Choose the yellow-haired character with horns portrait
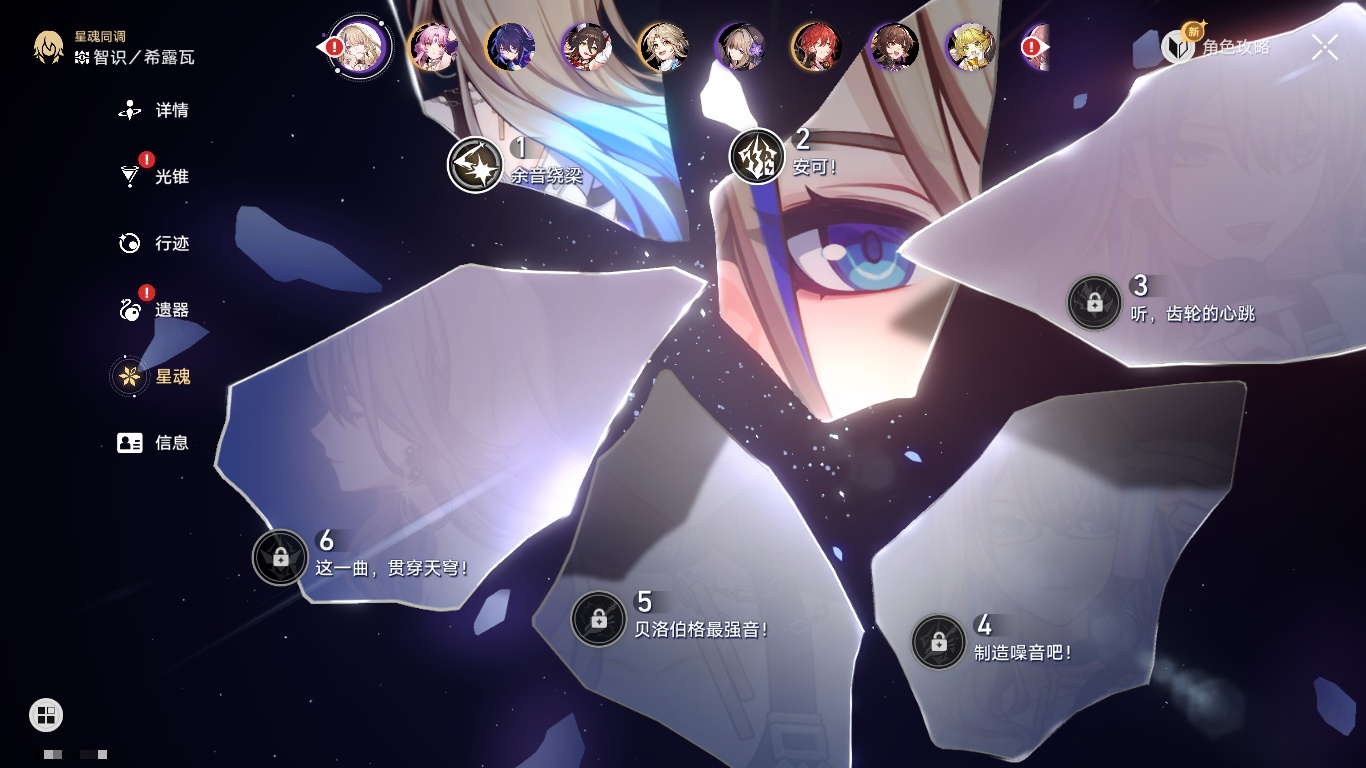Image resolution: width=1366 pixels, height=768 pixels. coord(970,47)
